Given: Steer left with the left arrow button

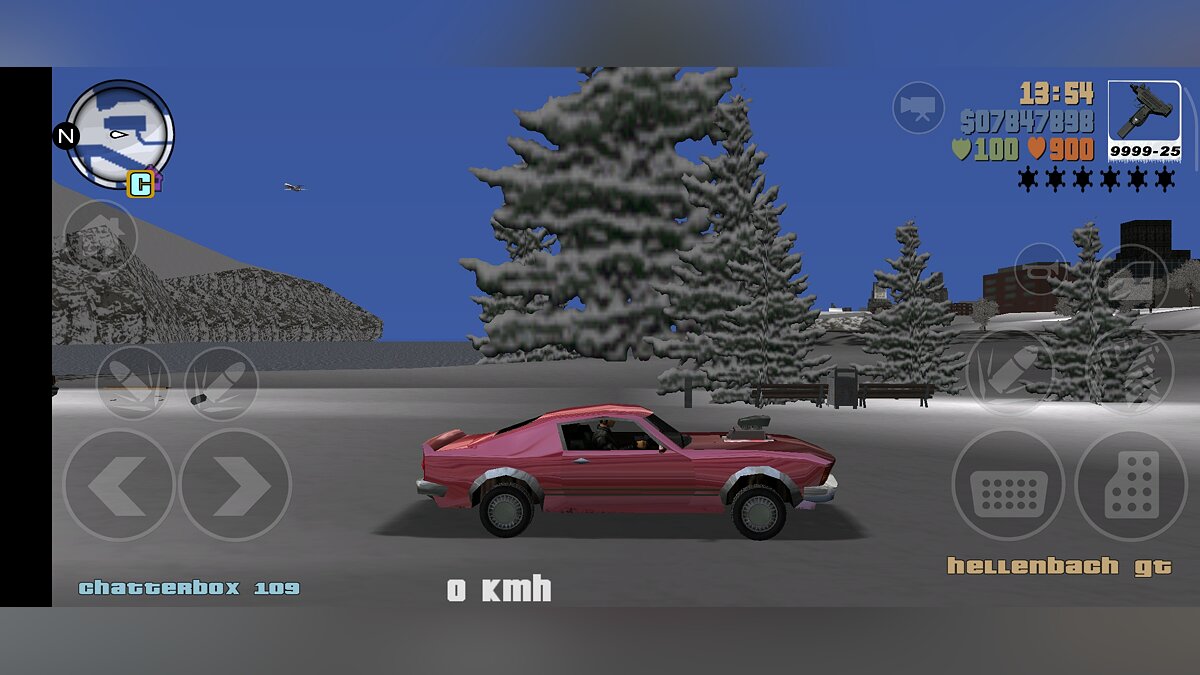Looking at the screenshot, I should 119,486.
